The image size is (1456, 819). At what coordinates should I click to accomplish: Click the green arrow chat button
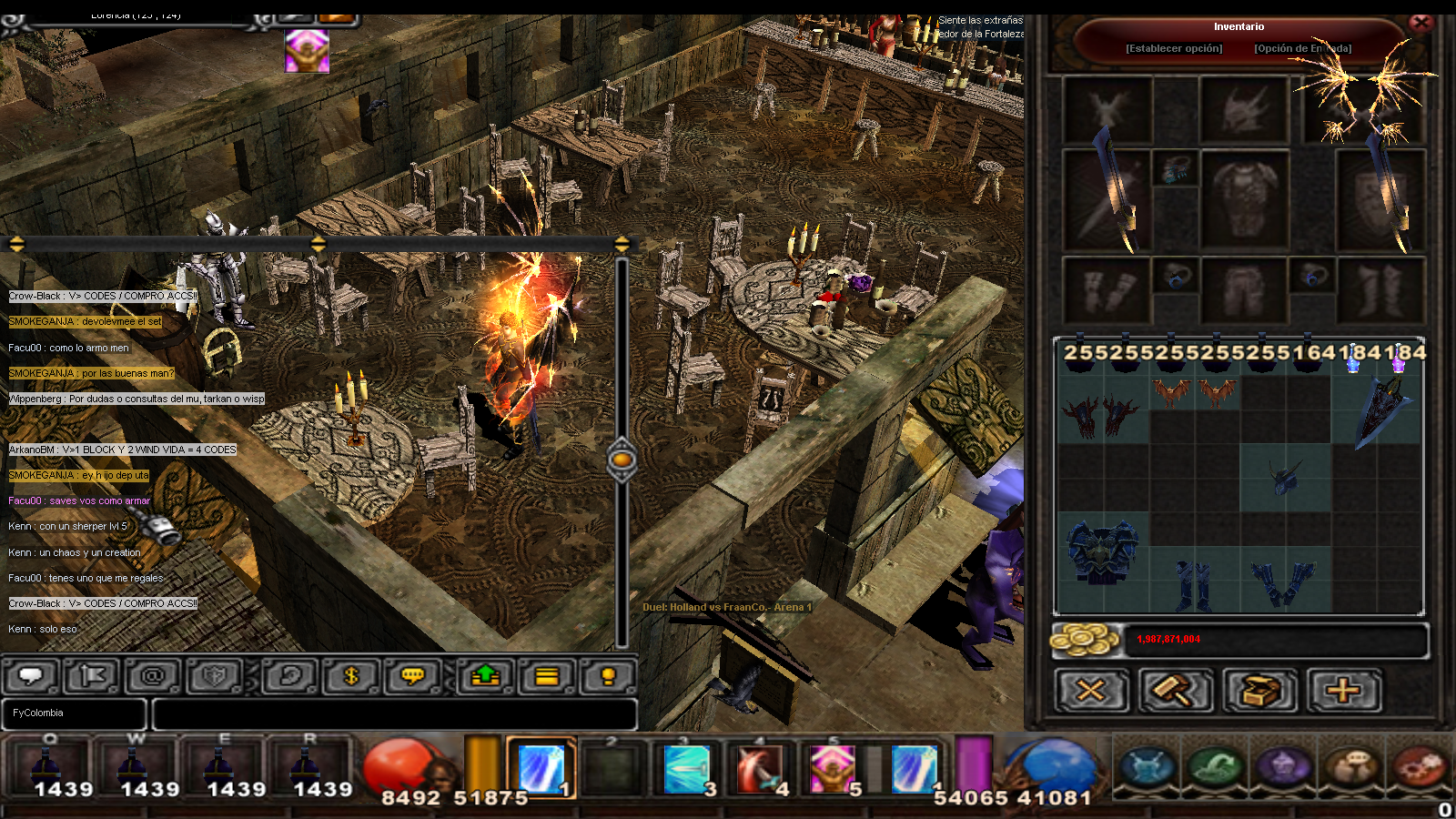[x=486, y=676]
